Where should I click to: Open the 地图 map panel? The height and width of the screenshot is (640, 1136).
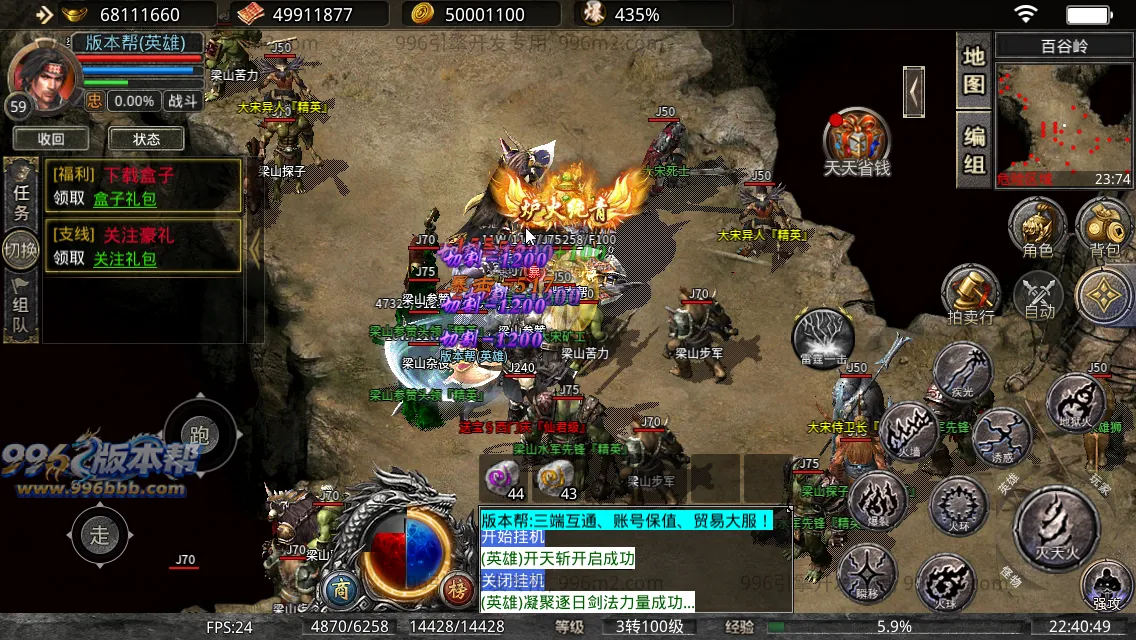pos(974,70)
